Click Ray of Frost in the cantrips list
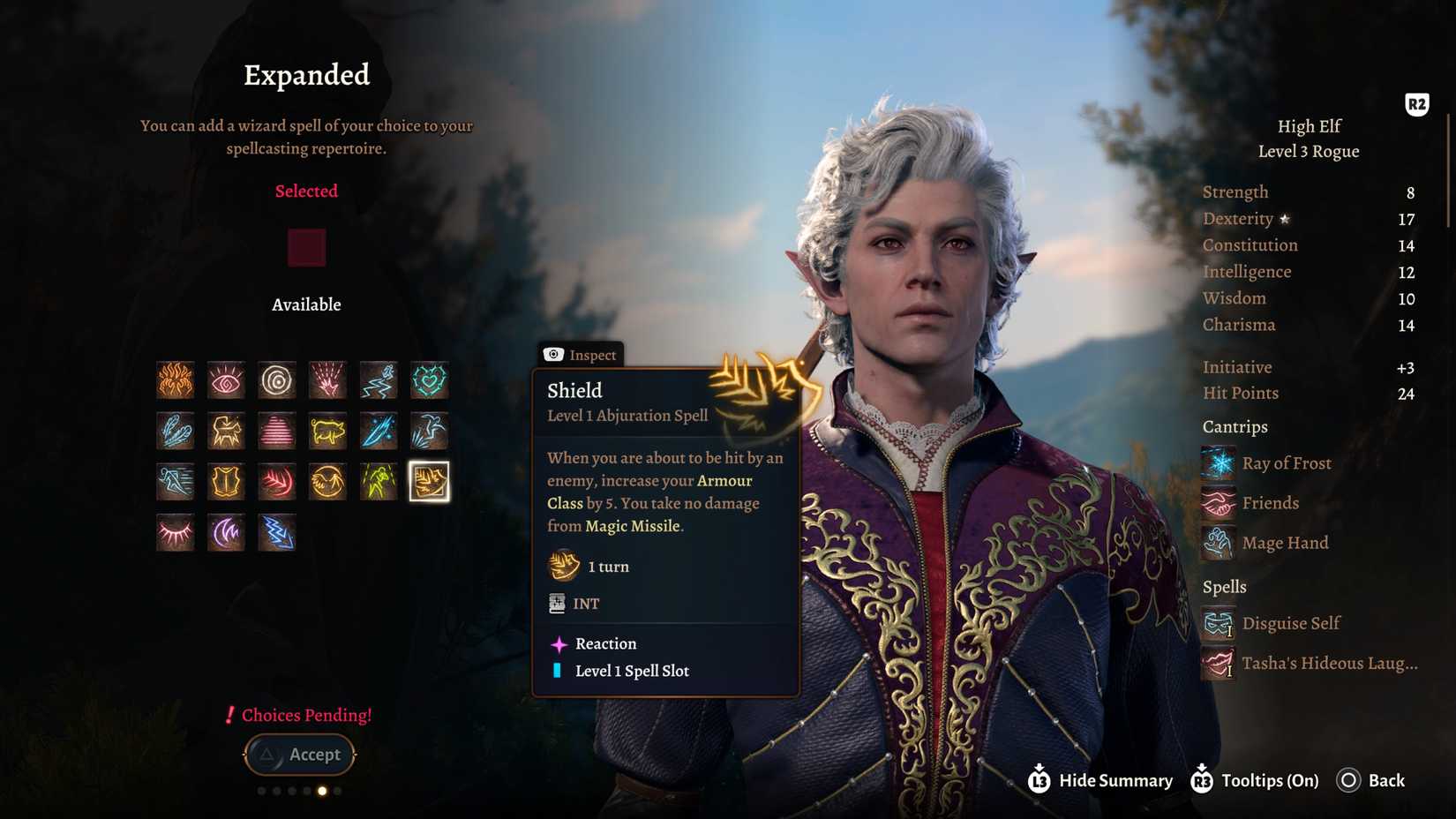1456x819 pixels. (1286, 463)
